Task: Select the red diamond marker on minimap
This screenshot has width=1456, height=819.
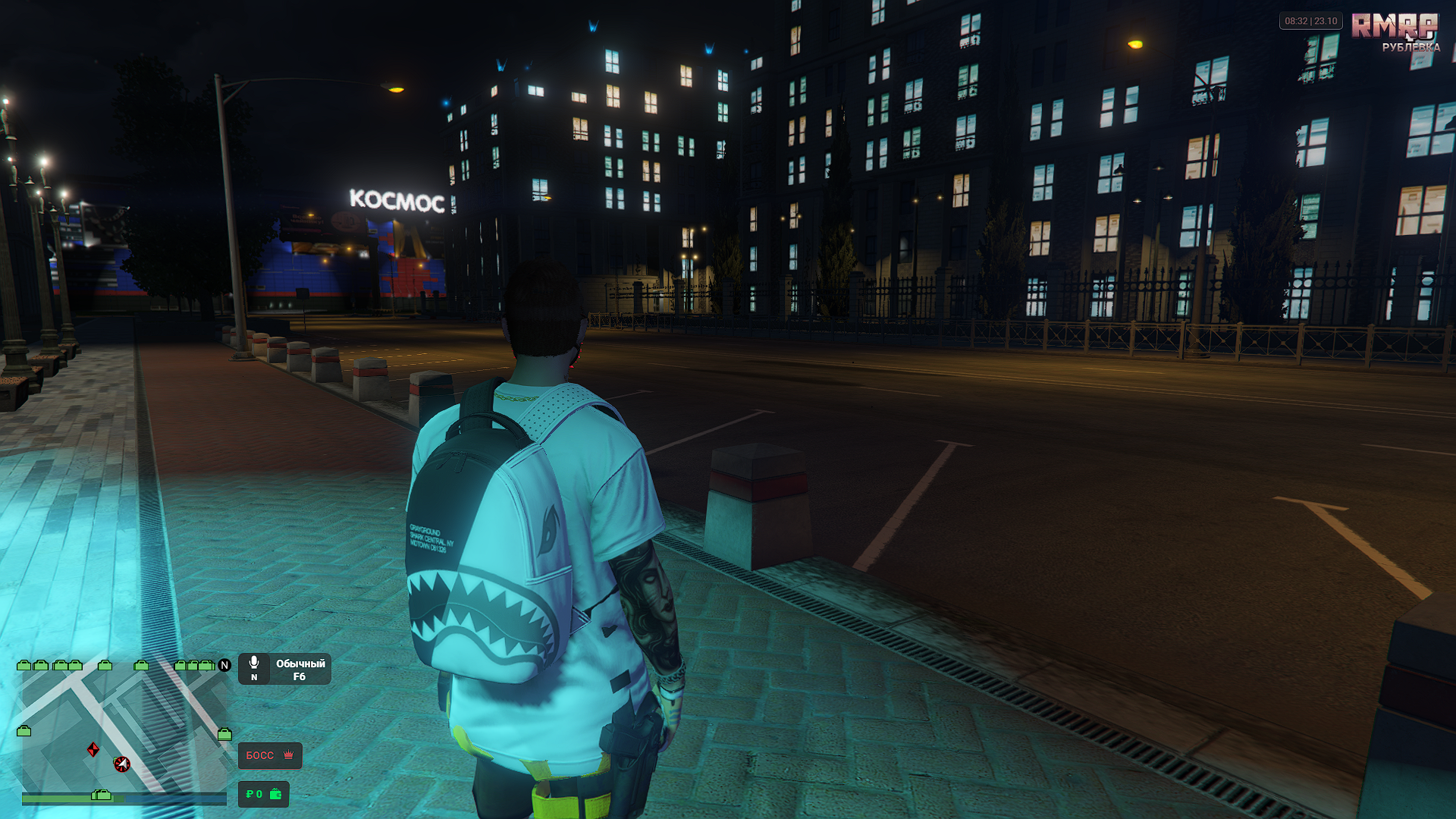Action: (93, 750)
